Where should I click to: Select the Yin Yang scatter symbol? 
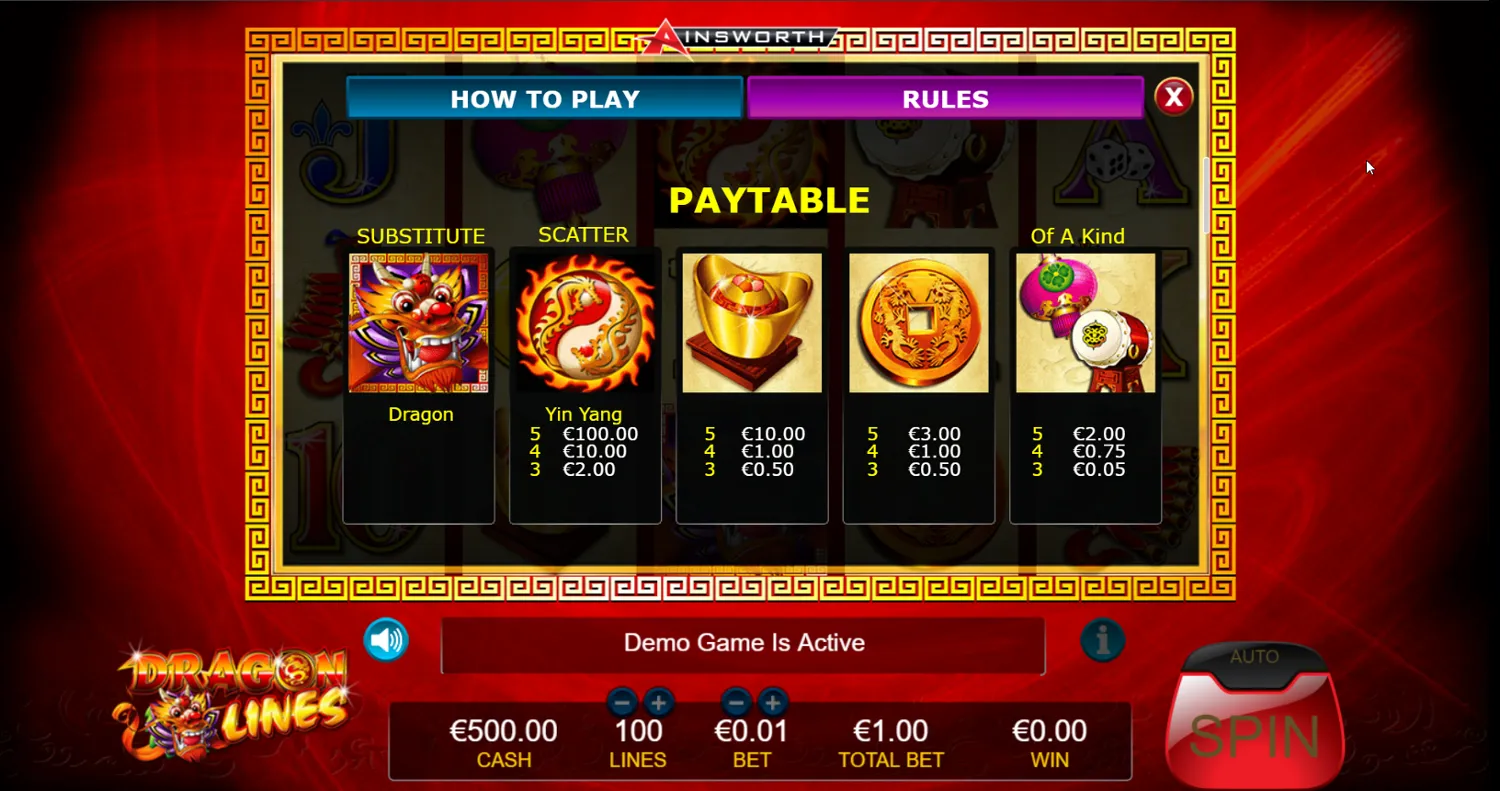(584, 323)
